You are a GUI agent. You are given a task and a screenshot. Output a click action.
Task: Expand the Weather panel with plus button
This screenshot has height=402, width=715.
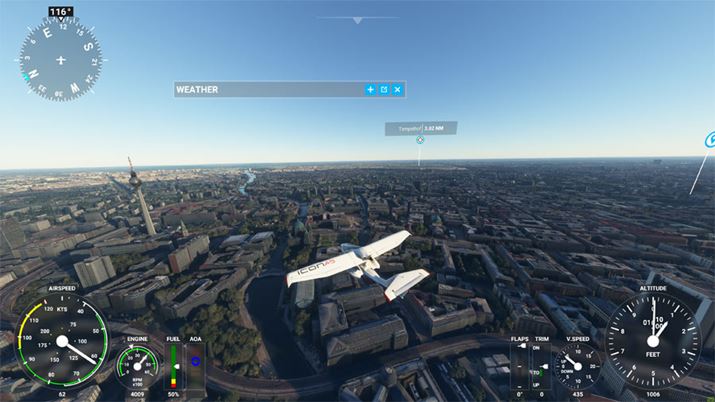(x=370, y=90)
